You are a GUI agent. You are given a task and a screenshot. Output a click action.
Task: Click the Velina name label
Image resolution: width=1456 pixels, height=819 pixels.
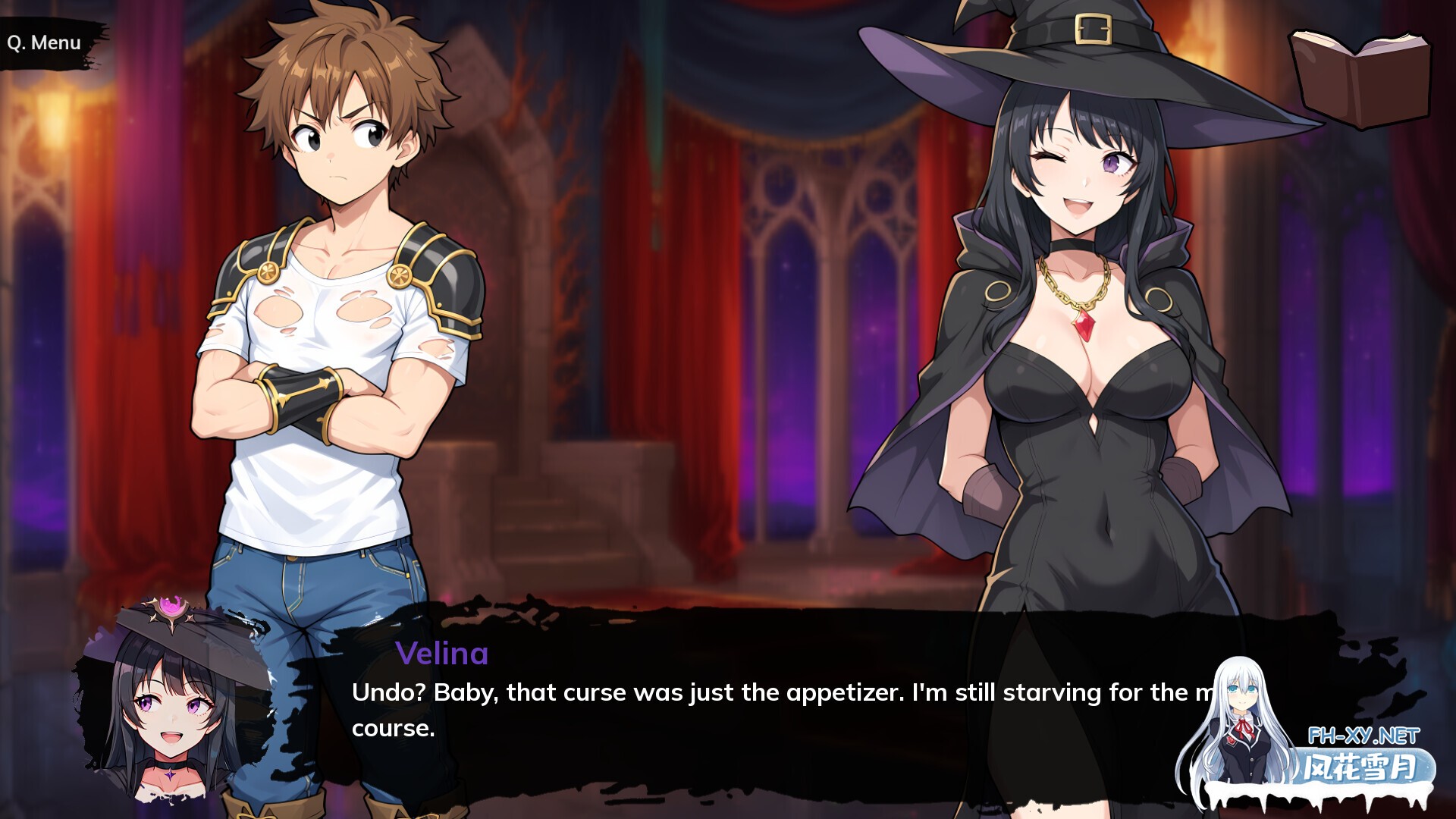tap(441, 654)
